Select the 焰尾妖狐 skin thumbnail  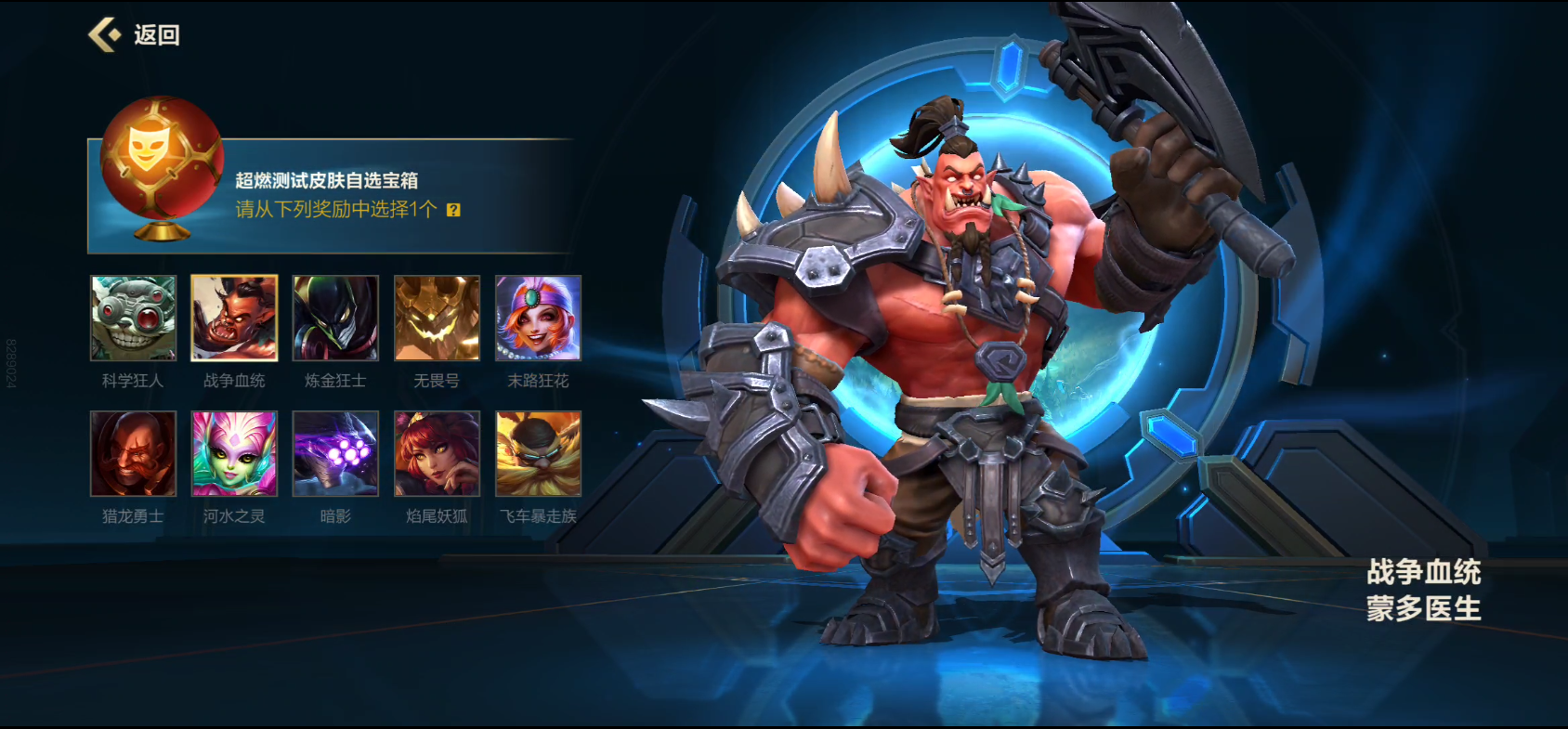pyautogui.click(x=437, y=453)
